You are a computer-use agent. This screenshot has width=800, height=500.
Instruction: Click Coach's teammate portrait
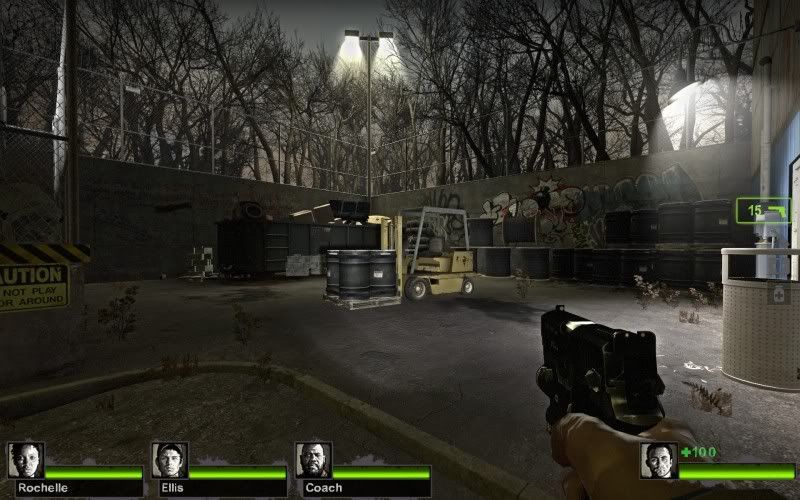(313, 460)
